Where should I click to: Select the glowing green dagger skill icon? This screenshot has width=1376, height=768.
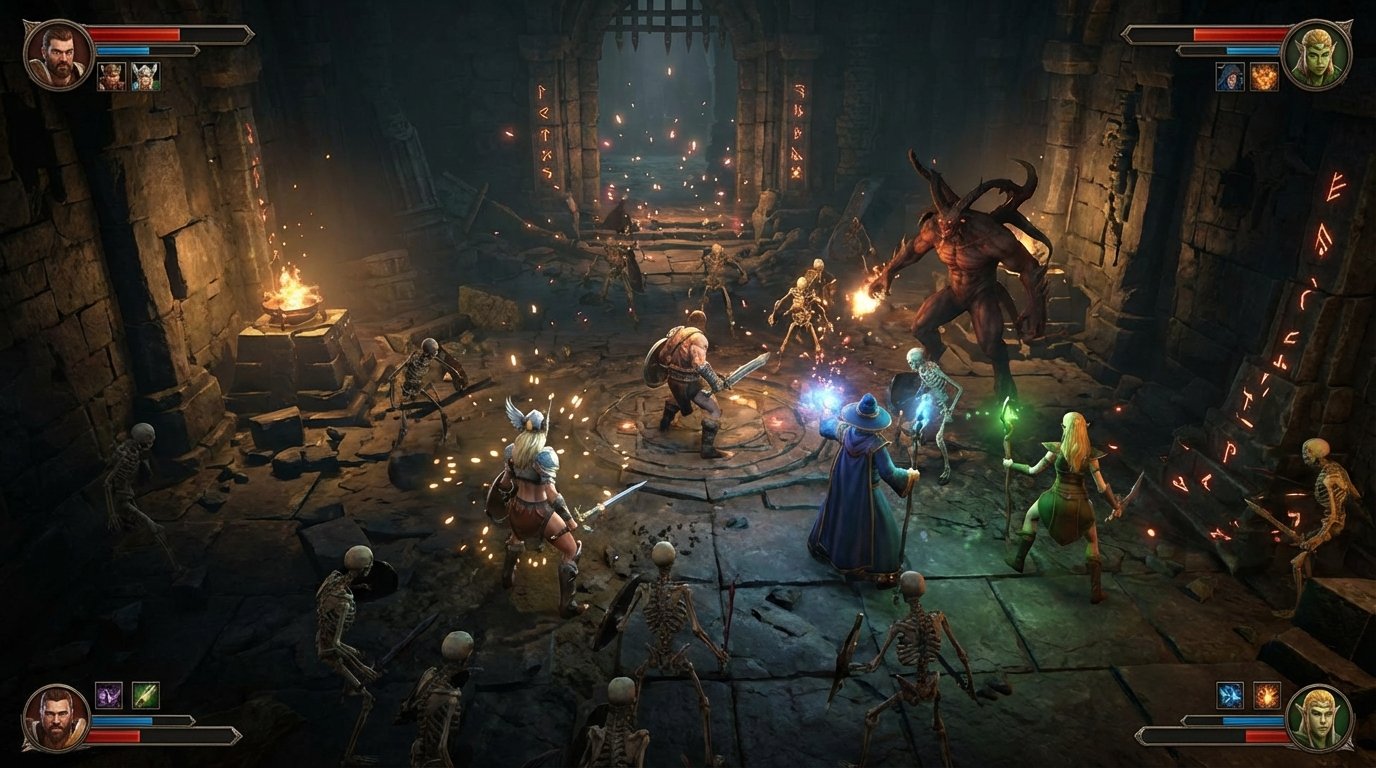click(x=145, y=695)
